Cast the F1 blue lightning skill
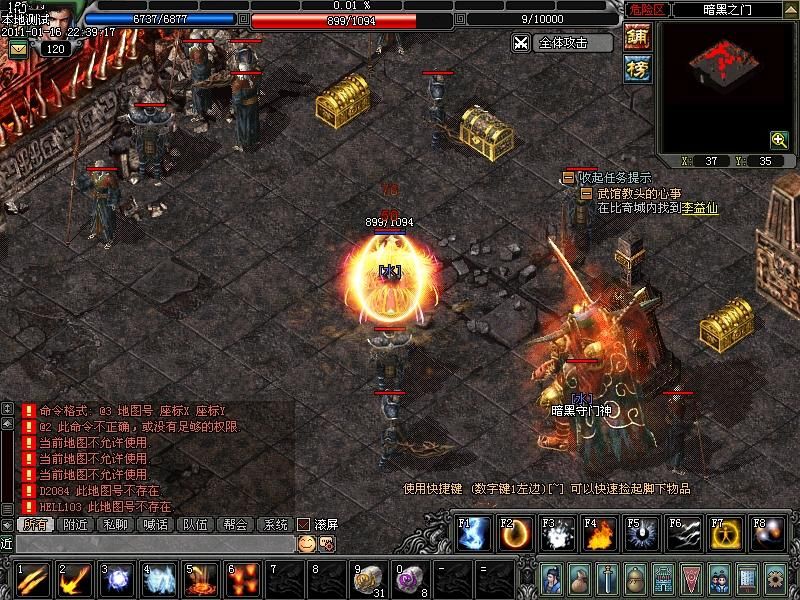The width and height of the screenshot is (800, 600). 473,535
